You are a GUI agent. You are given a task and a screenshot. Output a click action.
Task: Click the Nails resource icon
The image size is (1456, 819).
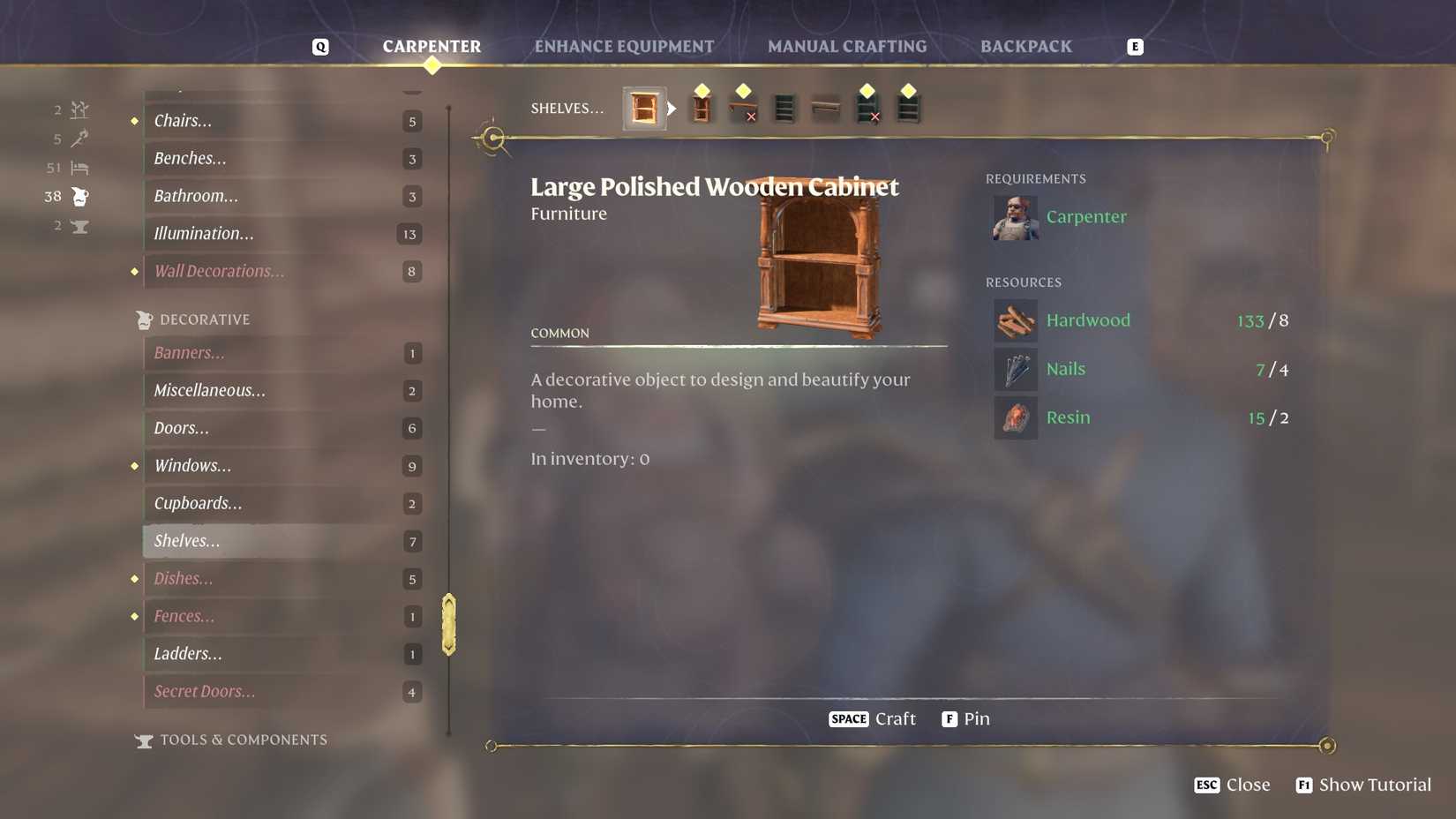pyautogui.click(x=1016, y=369)
